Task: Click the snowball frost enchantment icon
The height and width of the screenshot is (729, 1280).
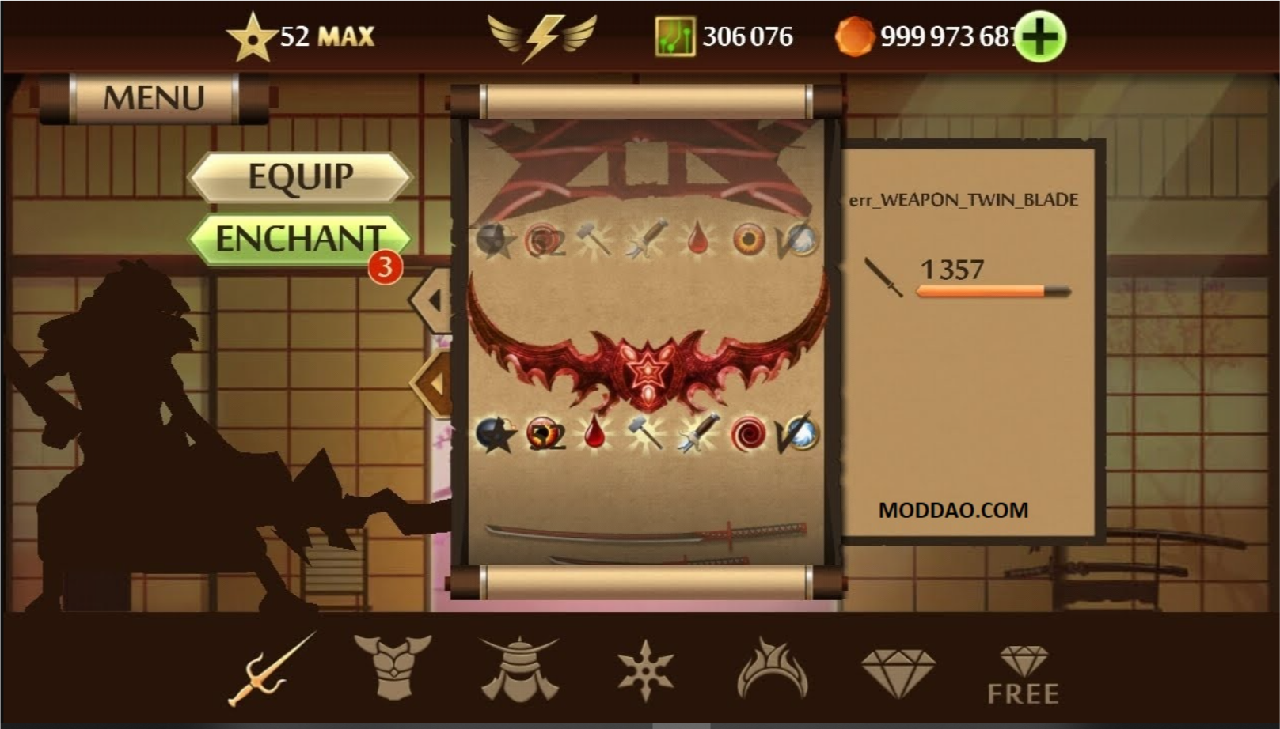Action: pos(800,437)
